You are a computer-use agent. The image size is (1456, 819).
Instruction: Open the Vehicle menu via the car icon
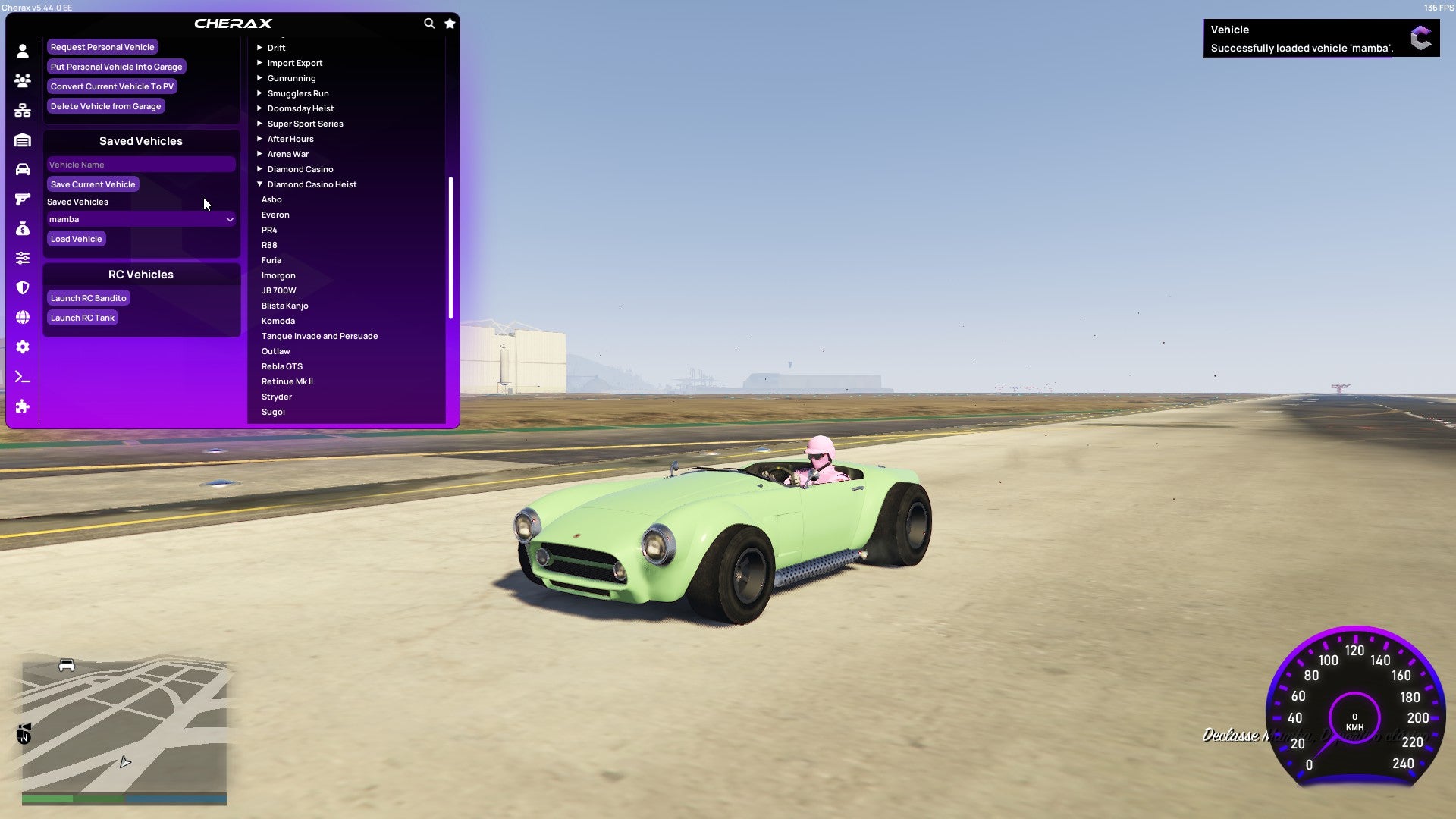[x=23, y=169]
